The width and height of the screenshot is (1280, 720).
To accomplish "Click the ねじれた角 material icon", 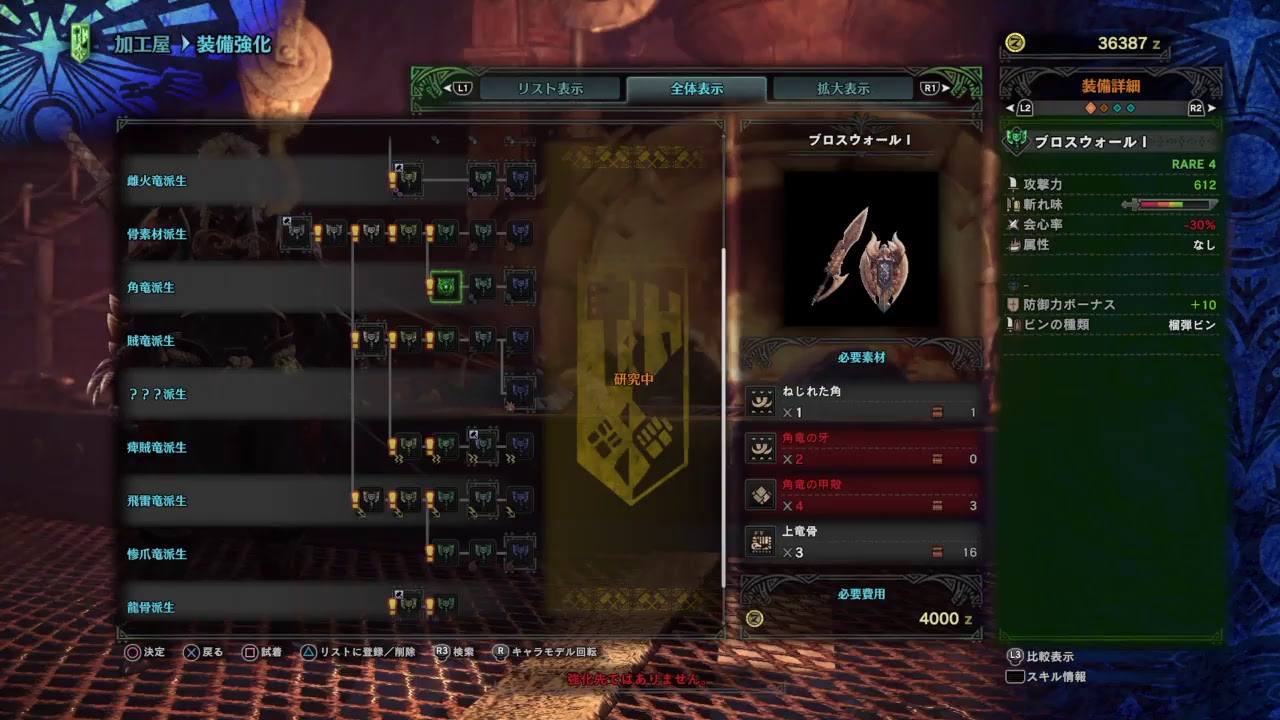I will [x=761, y=399].
